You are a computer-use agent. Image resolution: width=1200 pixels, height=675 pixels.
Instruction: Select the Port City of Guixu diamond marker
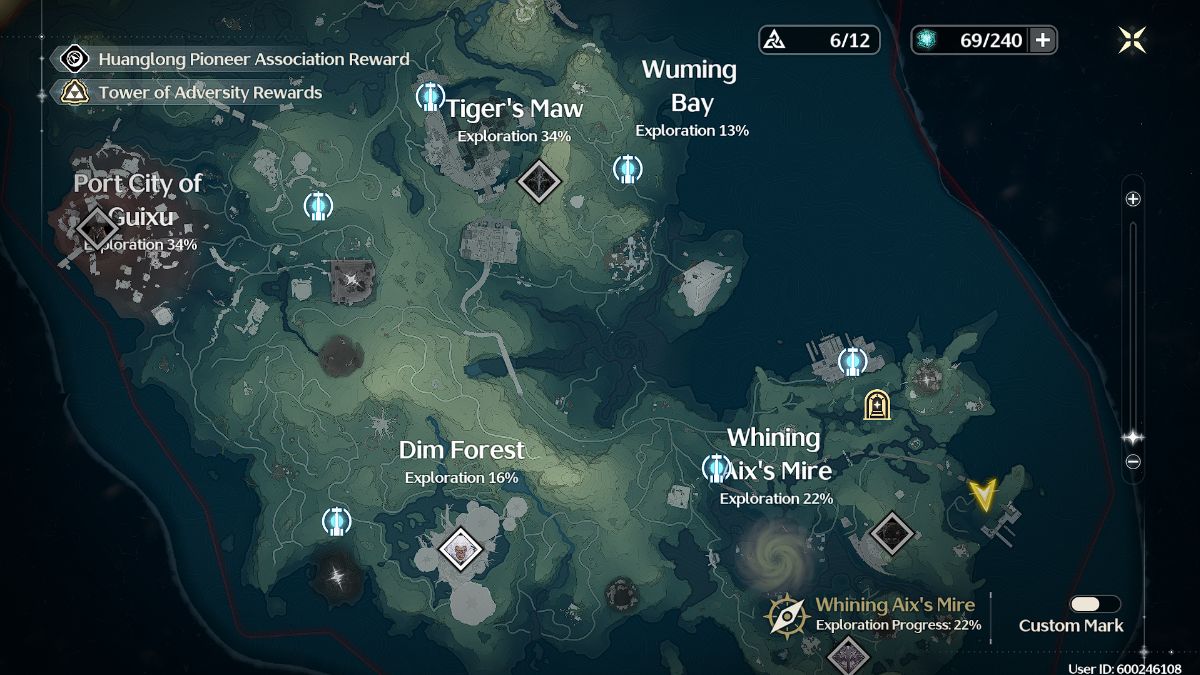pyautogui.click(x=97, y=226)
